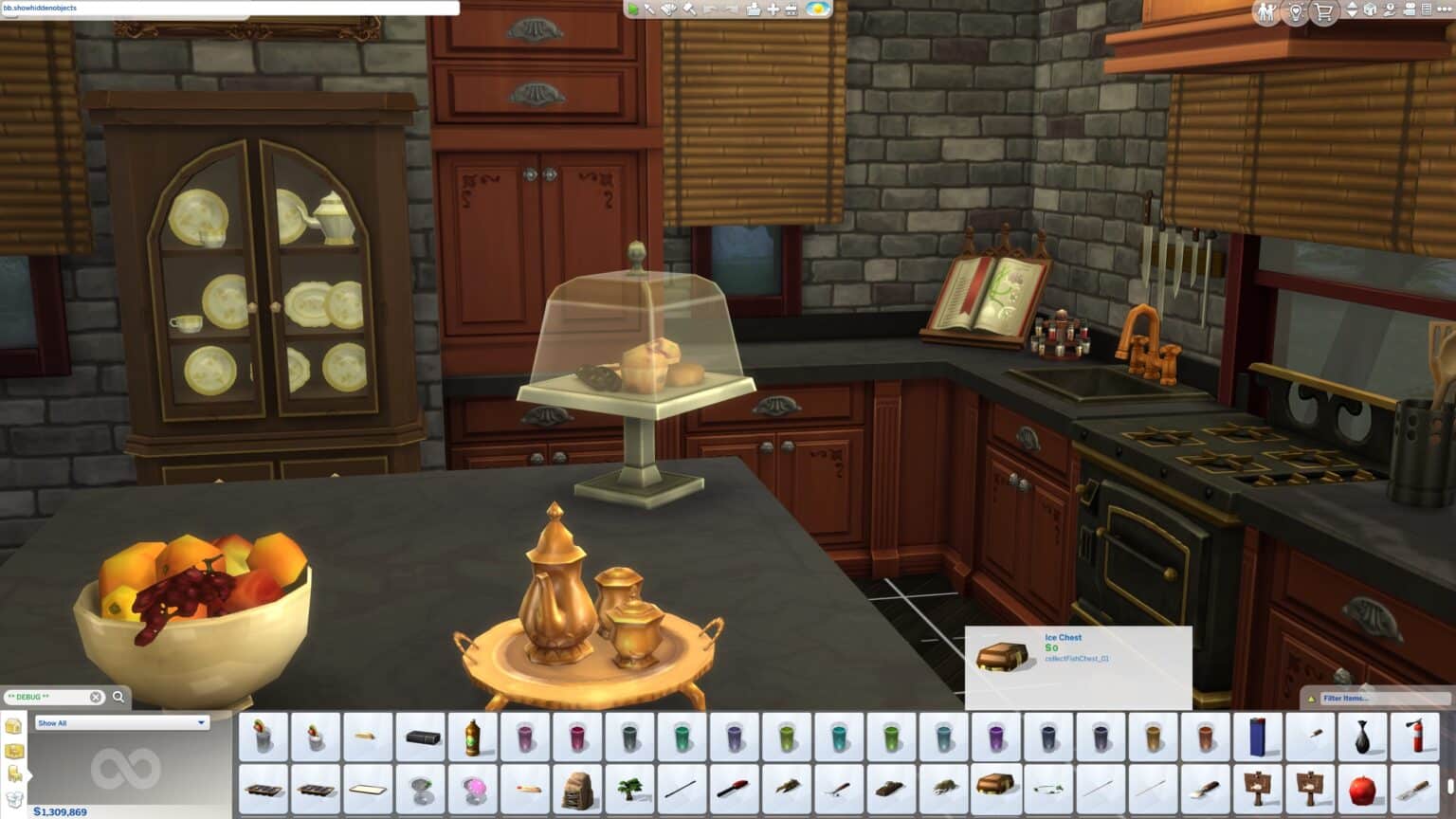Clear the DEBUG search filter with its X
This screenshot has height=819, width=1456.
coord(95,697)
